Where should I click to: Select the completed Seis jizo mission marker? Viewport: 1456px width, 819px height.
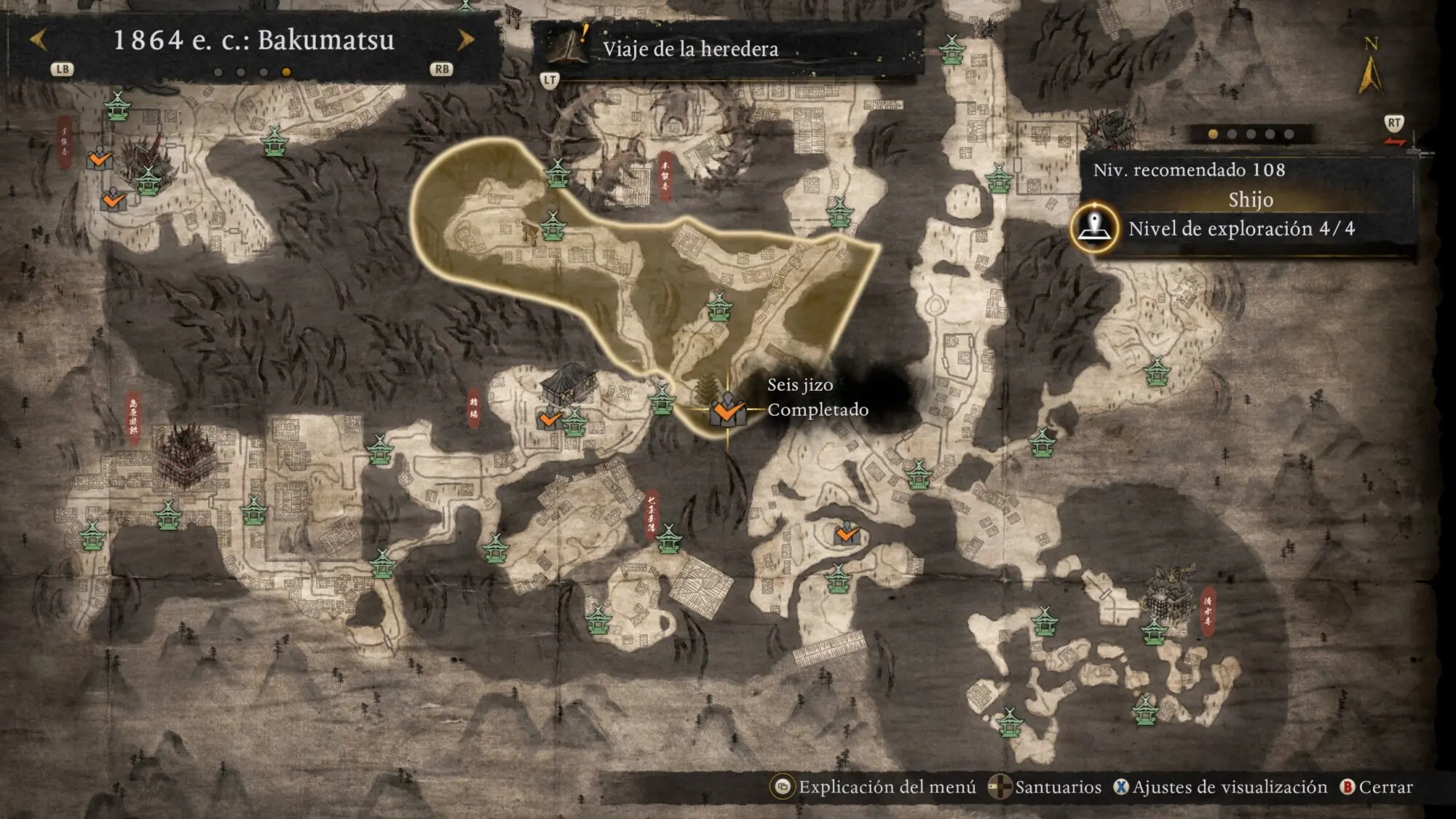click(727, 411)
